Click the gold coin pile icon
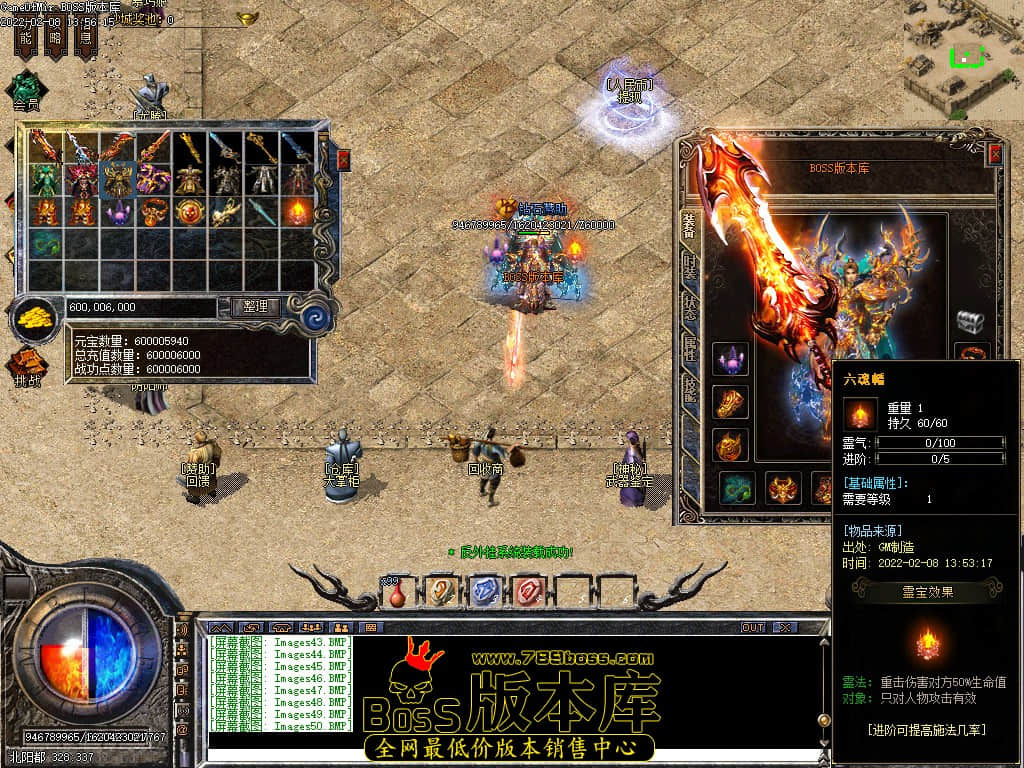The image size is (1024, 768). [35, 320]
